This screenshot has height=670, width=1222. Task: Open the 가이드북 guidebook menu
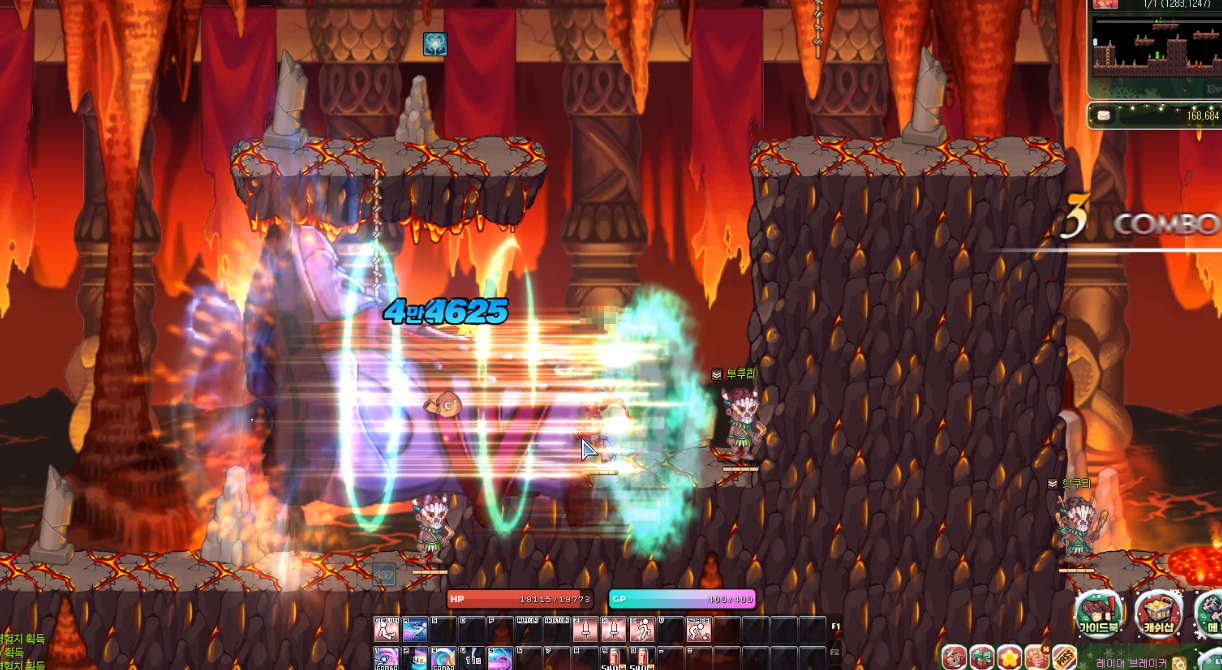coord(1098,613)
